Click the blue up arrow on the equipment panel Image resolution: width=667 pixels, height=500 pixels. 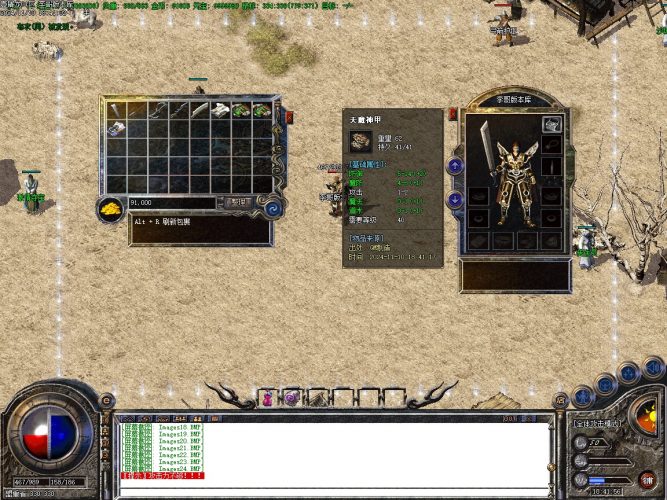click(455, 166)
